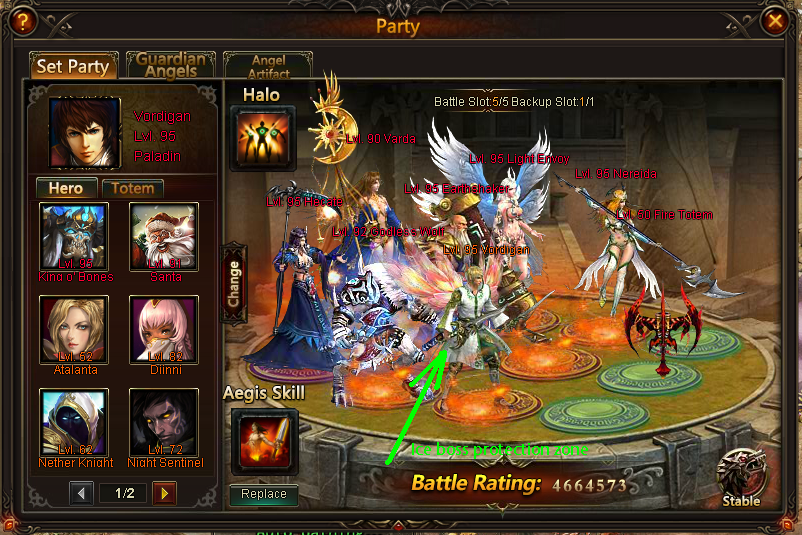This screenshot has height=535, width=802.
Task: Choose the King o' Bones hero portrait
Action: (74, 237)
